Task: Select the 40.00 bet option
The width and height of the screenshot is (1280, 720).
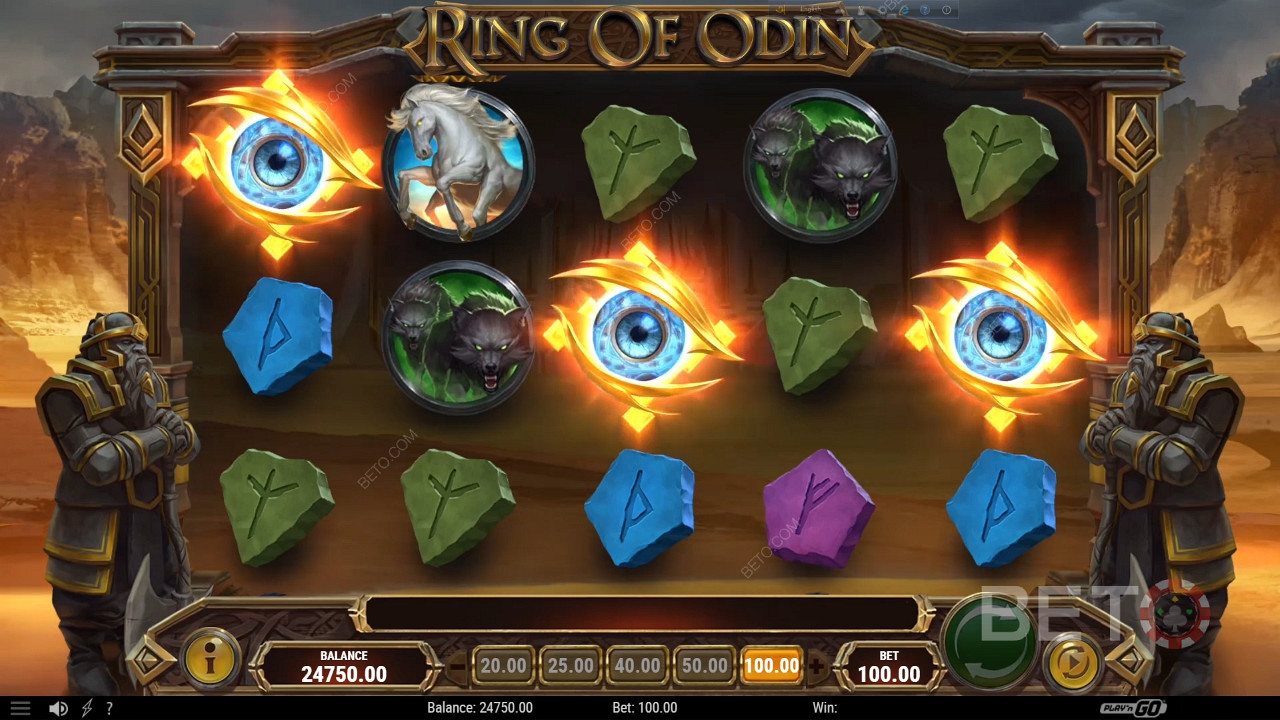Action: (x=637, y=665)
